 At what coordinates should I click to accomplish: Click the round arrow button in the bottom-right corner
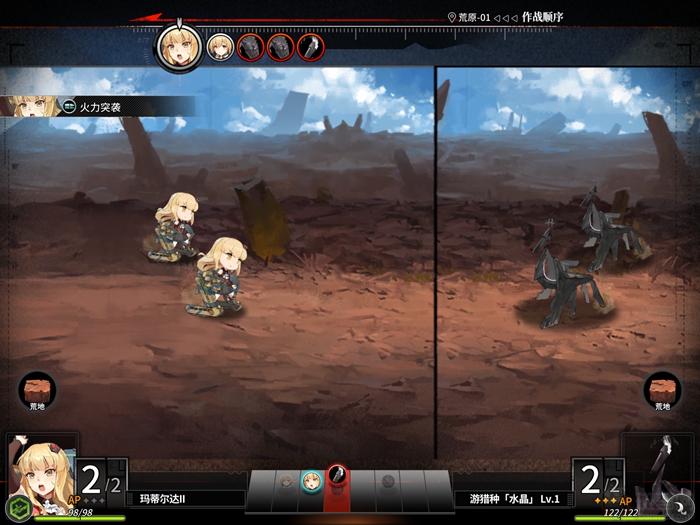(682, 506)
